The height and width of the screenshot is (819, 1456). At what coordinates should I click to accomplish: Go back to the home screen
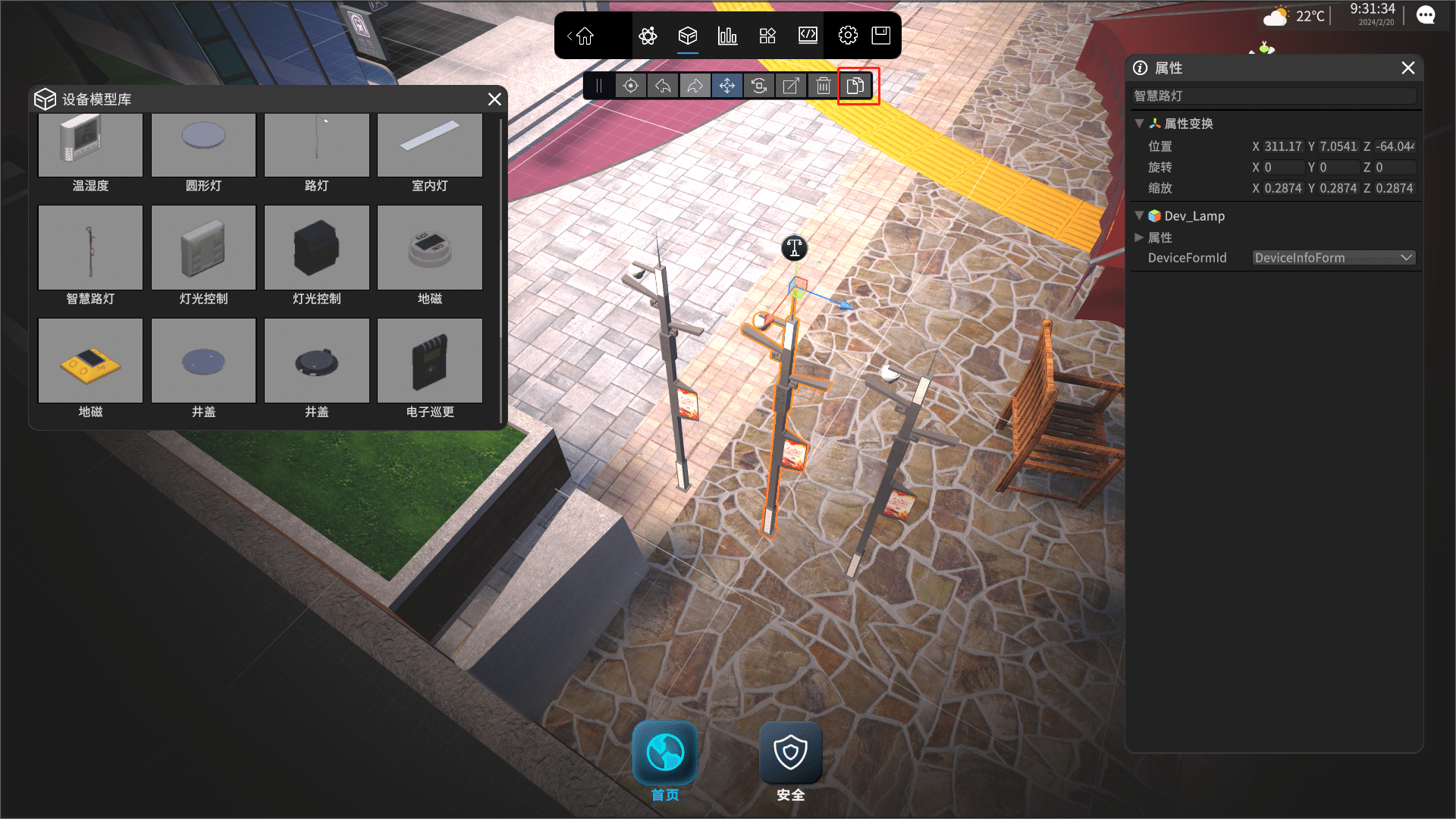coord(584,36)
